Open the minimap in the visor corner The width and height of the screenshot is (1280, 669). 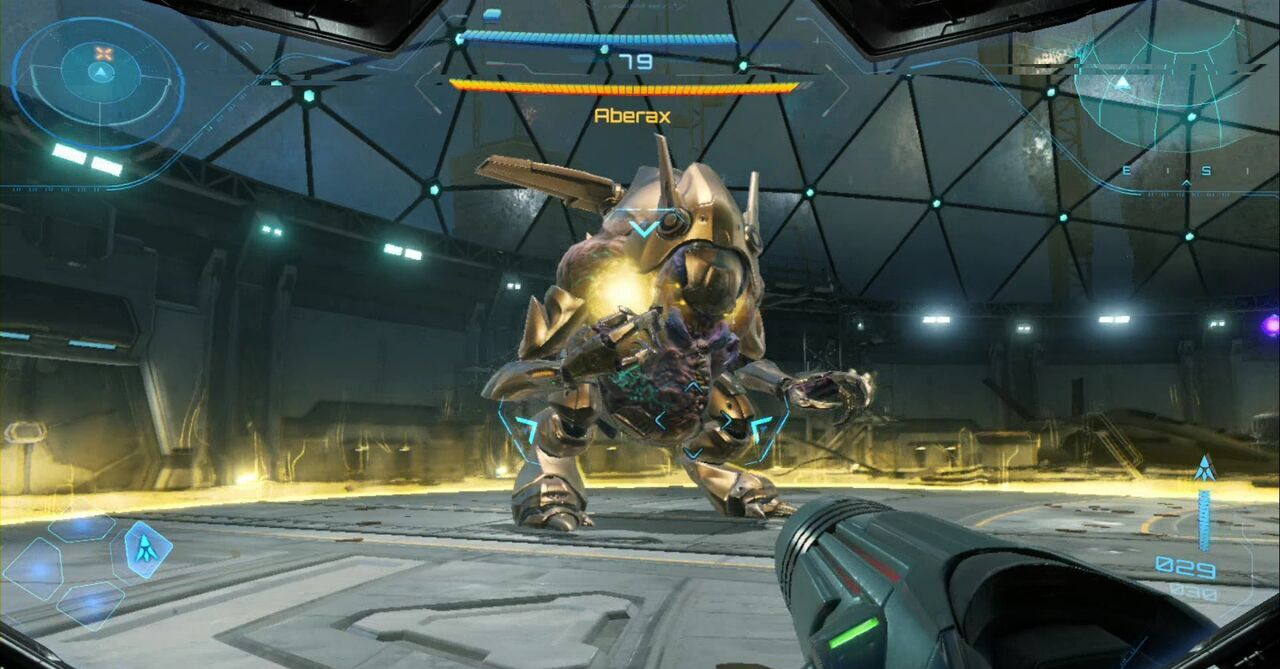point(1150,88)
